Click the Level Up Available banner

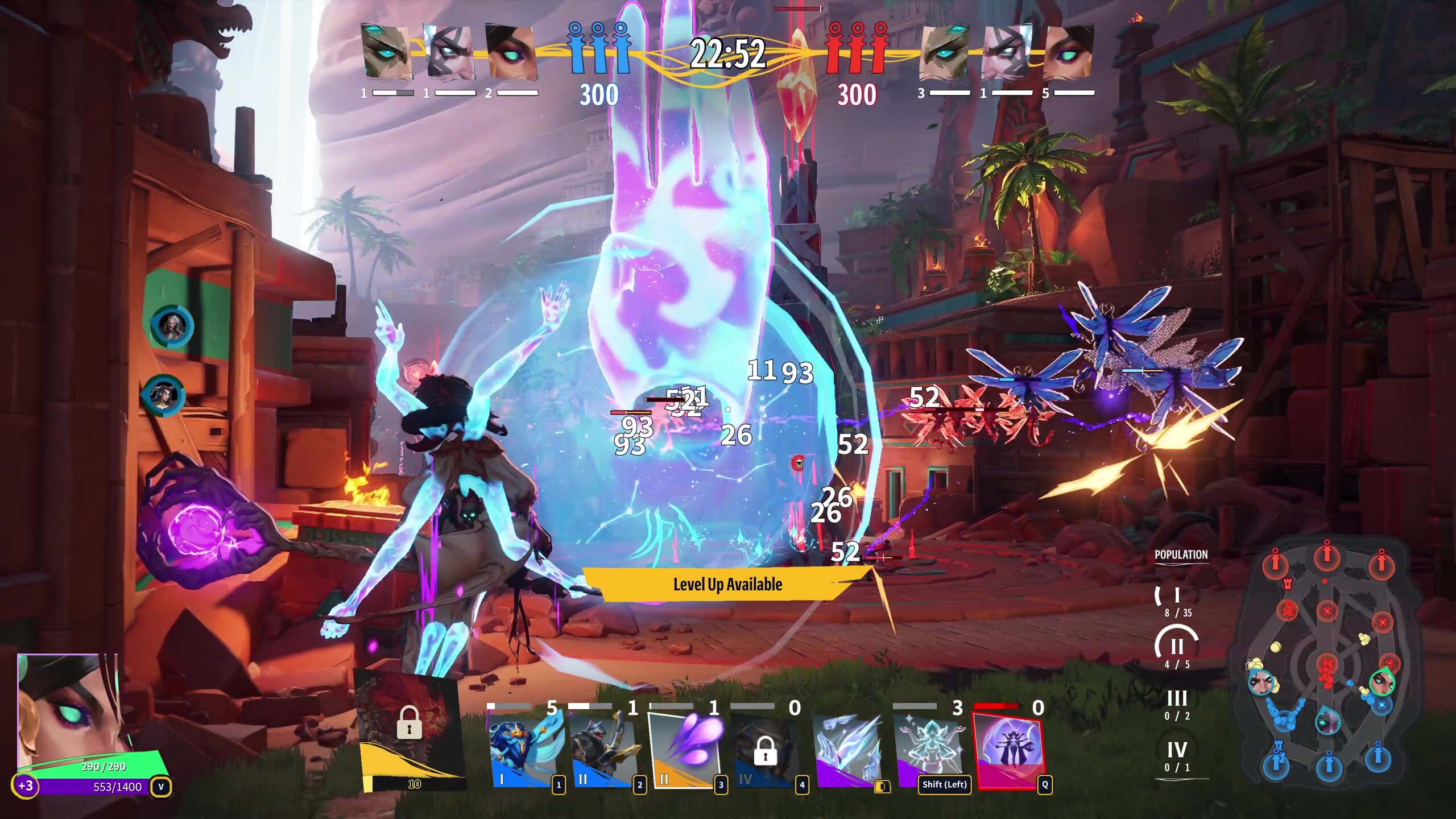[x=727, y=584]
